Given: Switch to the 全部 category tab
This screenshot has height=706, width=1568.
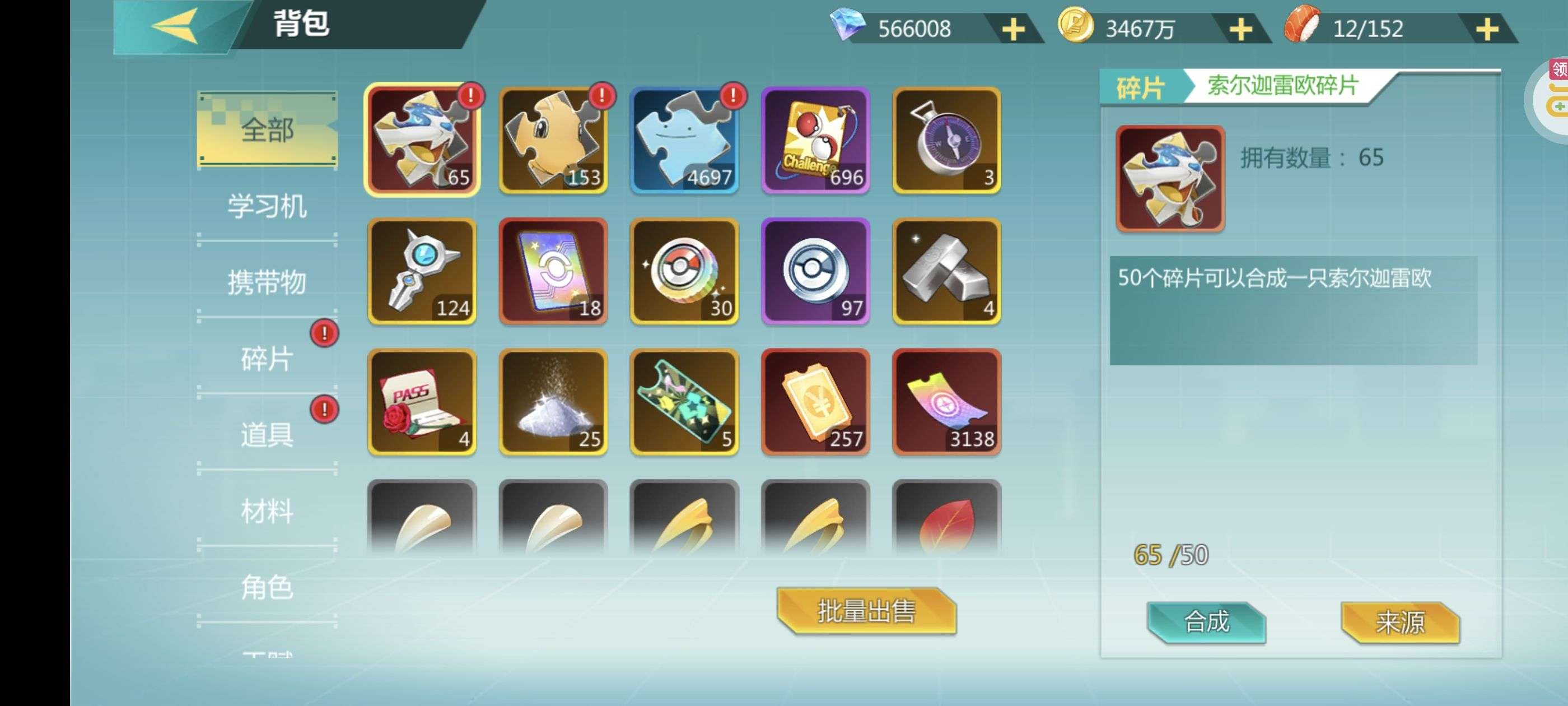Looking at the screenshot, I should click(267, 129).
